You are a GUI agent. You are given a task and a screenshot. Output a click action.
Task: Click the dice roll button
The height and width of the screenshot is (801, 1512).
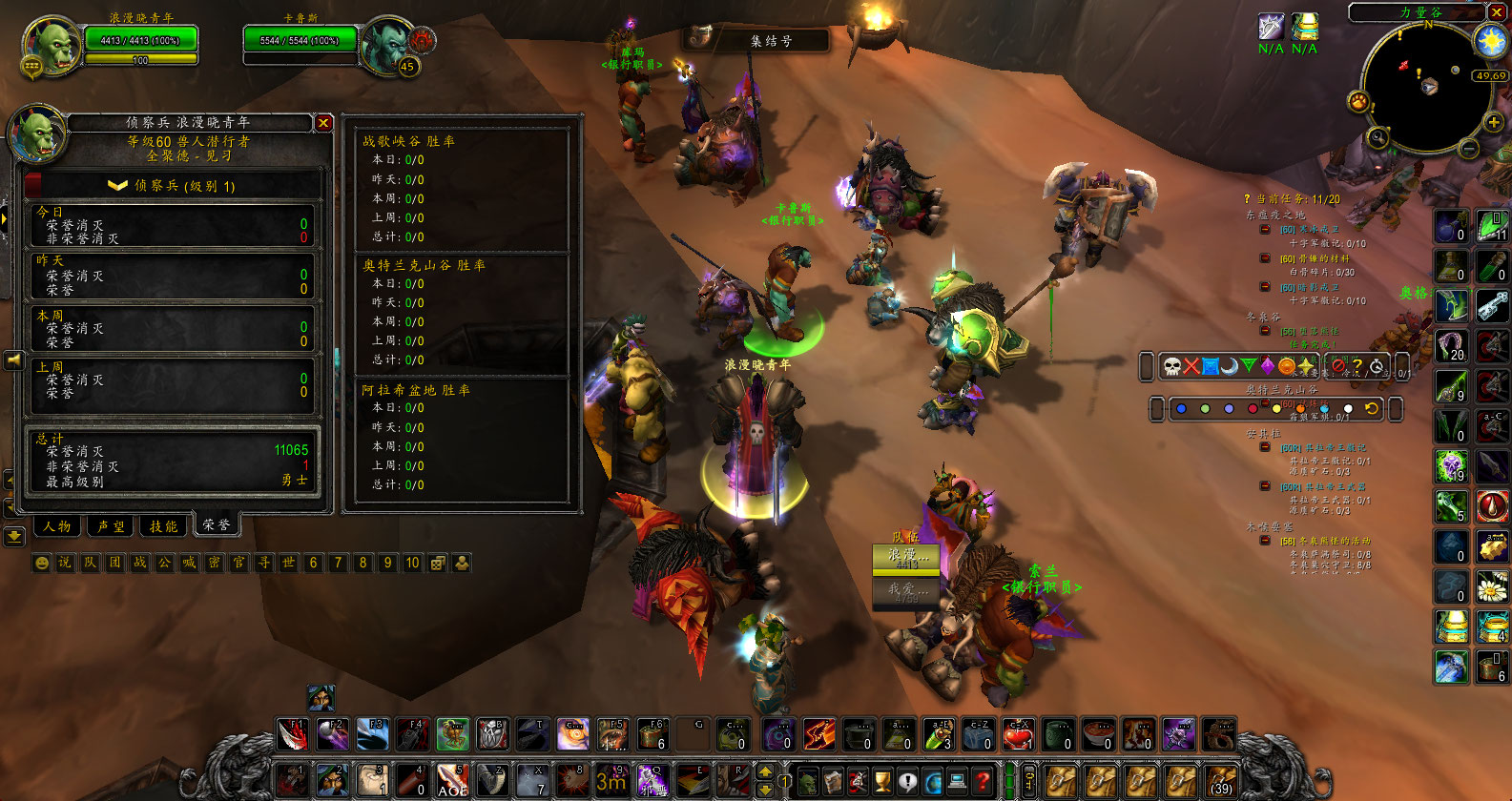click(x=437, y=563)
